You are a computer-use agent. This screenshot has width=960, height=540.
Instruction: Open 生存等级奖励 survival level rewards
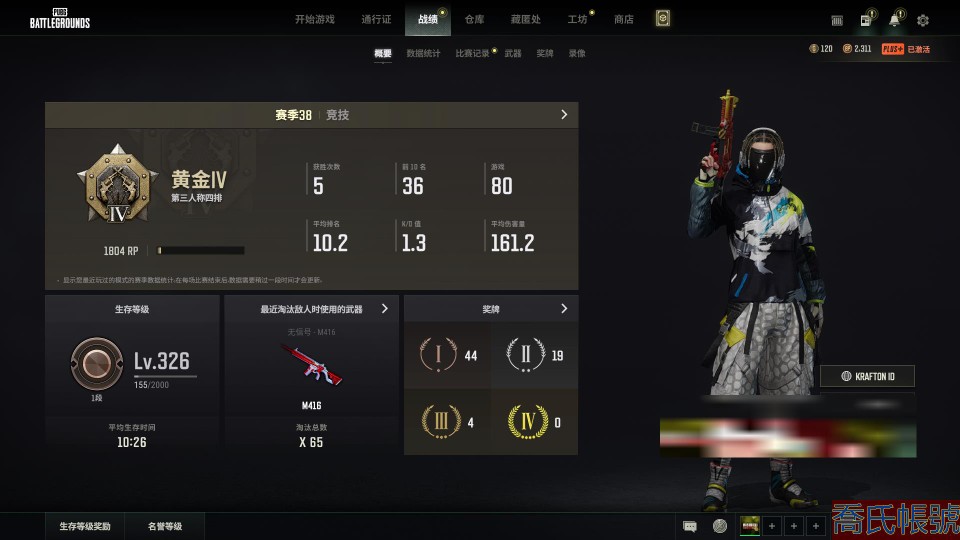(85, 526)
